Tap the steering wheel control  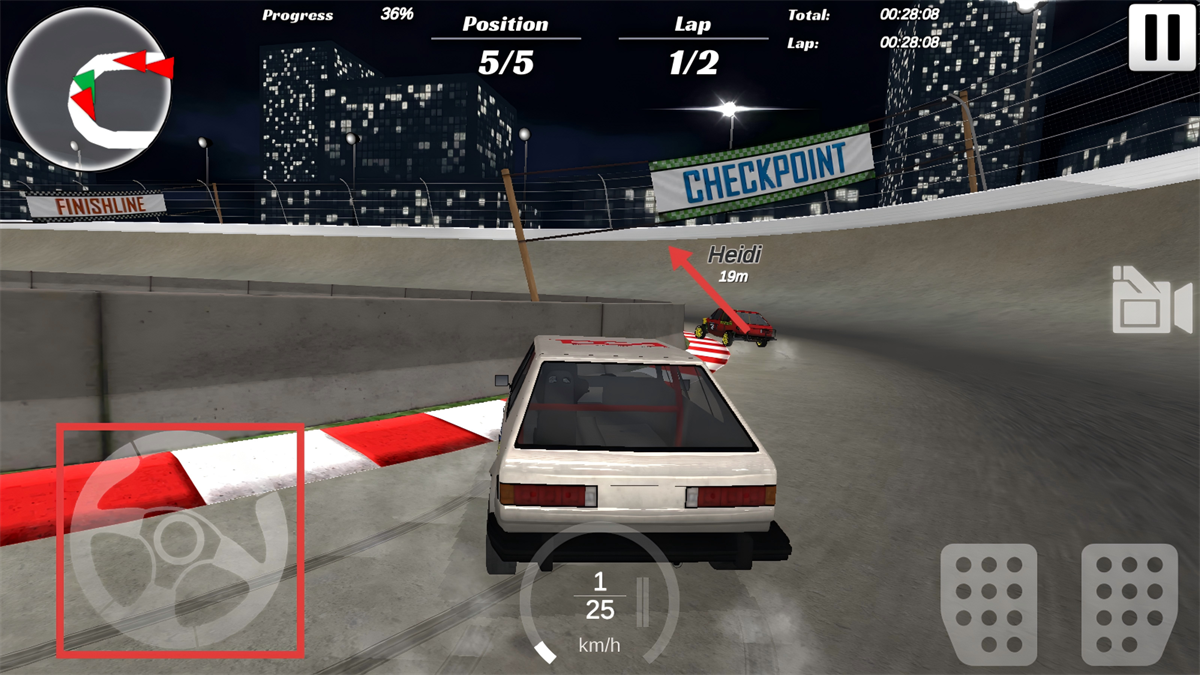click(x=180, y=540)
